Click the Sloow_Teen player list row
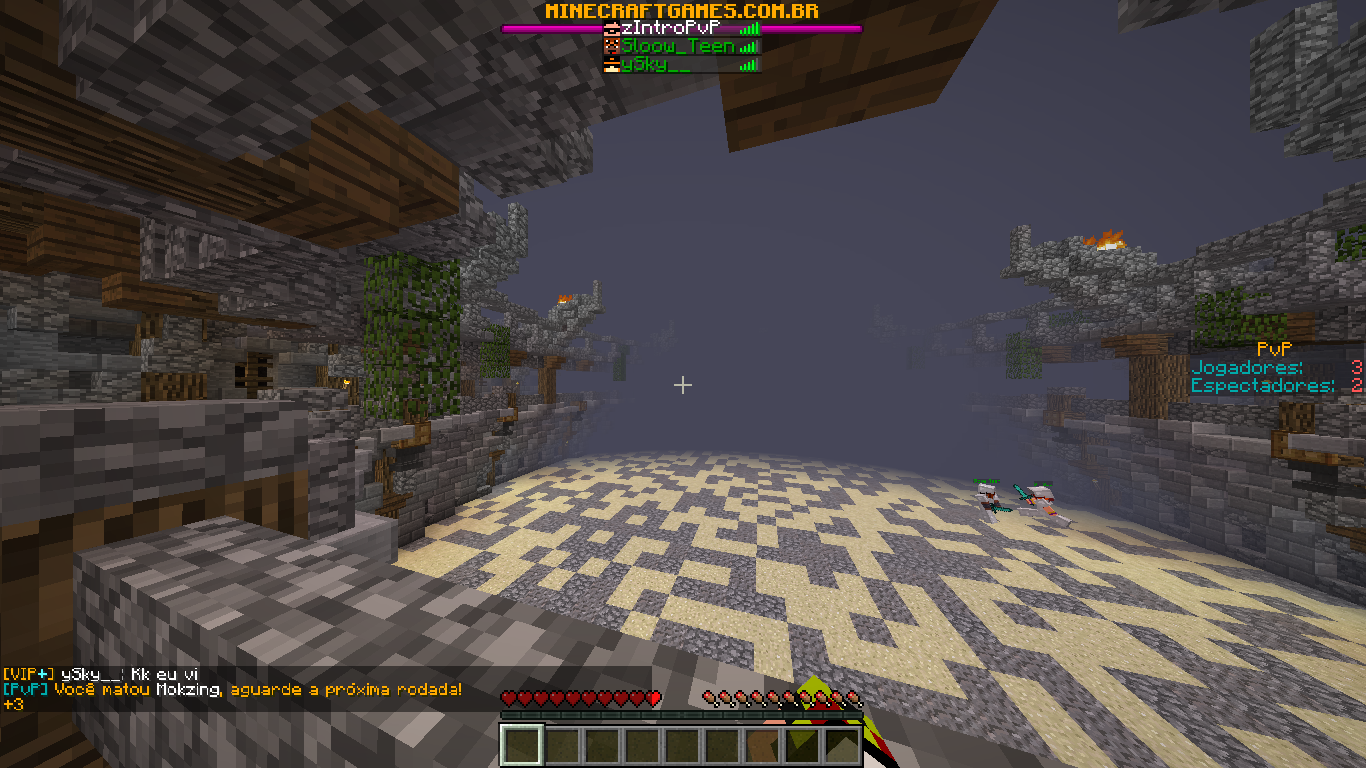 pyautogui.click(x=678, y=46)
